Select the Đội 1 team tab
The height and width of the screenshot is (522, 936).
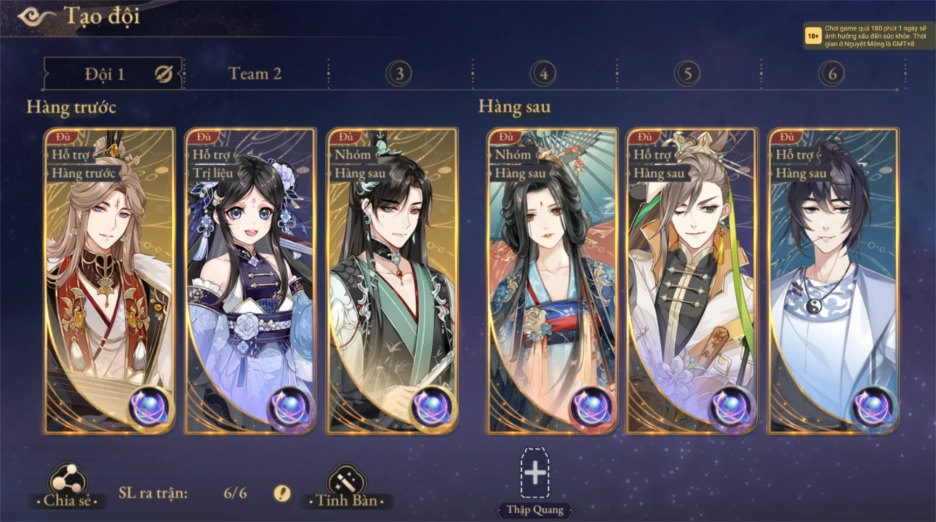pyautogui.click(x=104, y=73)
